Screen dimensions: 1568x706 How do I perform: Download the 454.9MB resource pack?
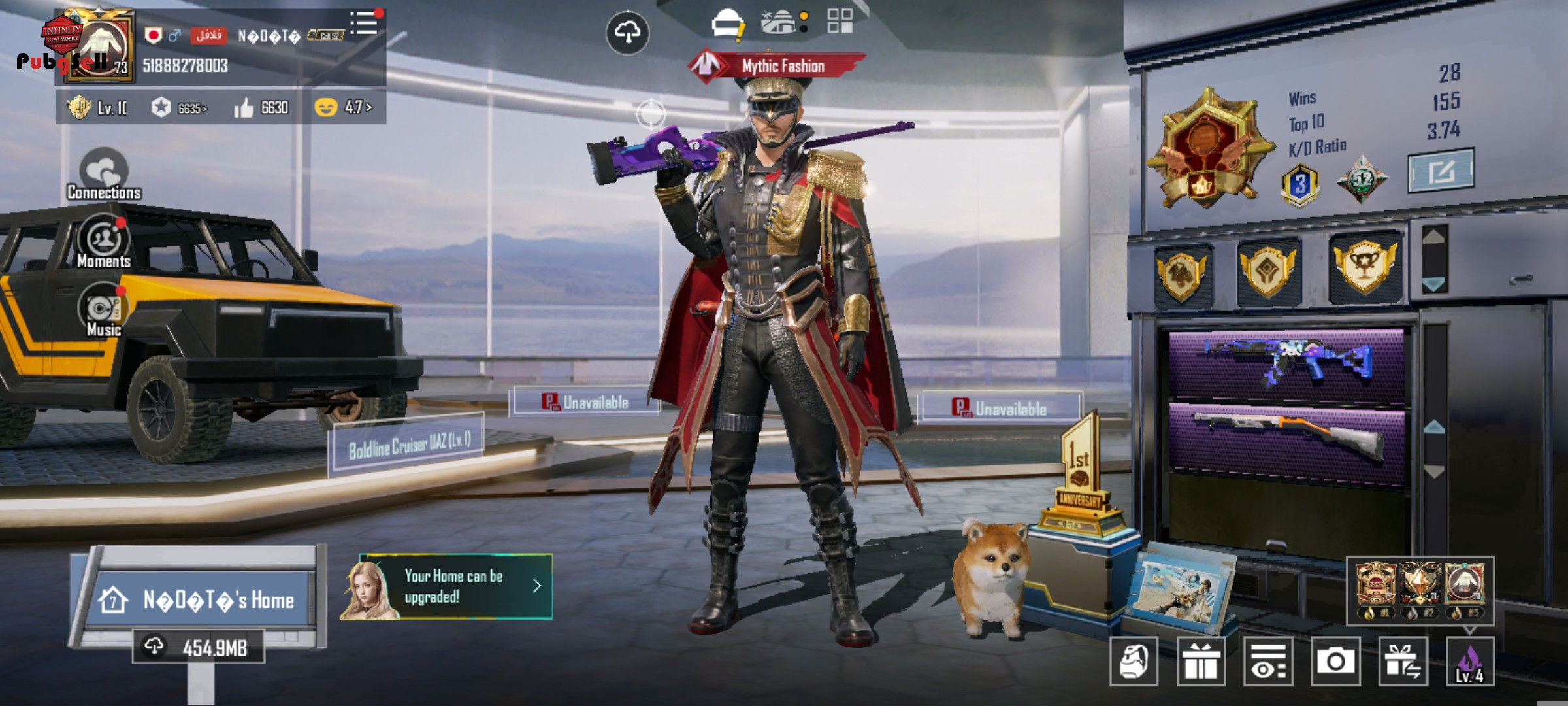(199, 647)
